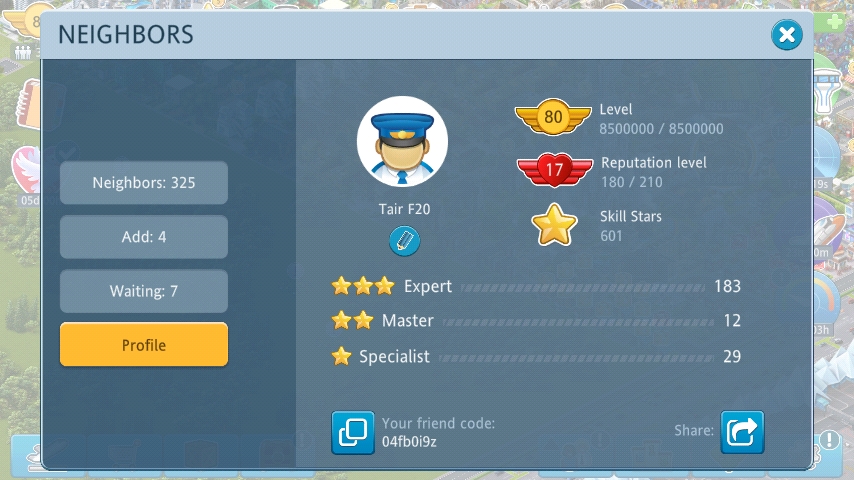Screen dimensions: 854x480
Task: Switch to the Add: 4 tab
Action: pyautogui.click(x=144, y=237)
